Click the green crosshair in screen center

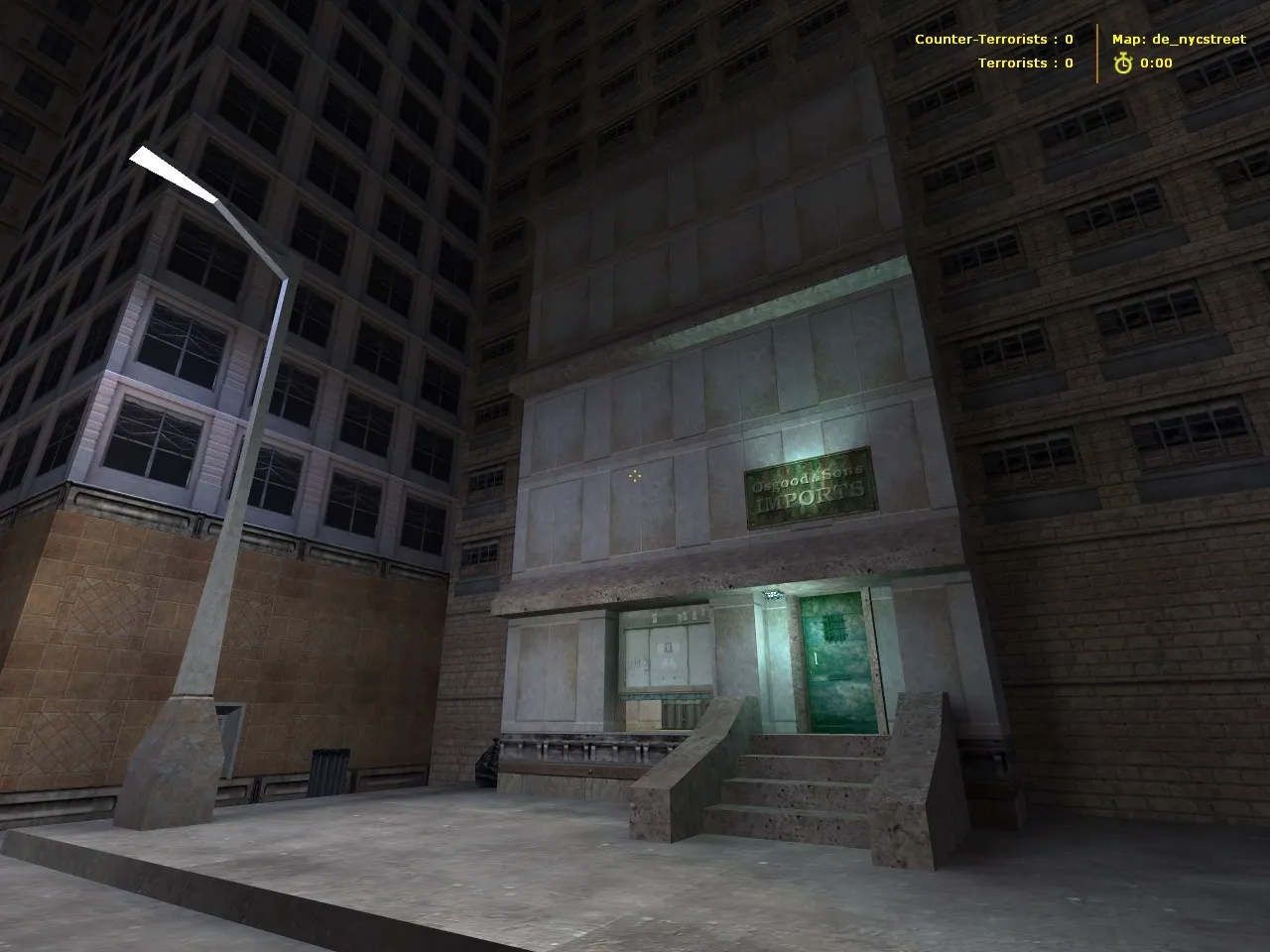(635, 475)
